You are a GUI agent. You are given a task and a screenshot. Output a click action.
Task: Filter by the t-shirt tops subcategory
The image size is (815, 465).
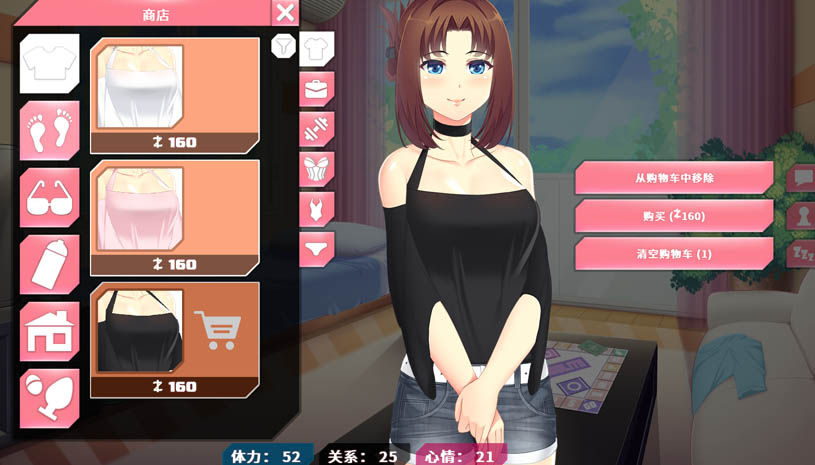(317, 48)
